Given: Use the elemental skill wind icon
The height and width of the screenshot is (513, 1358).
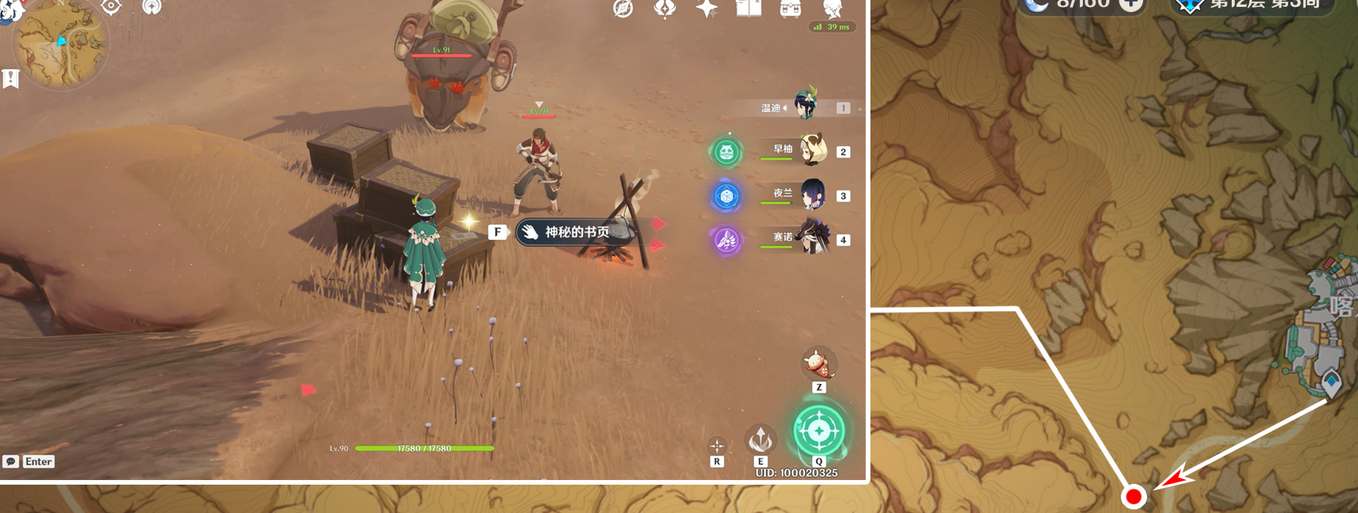Looking at the screenshot, I should [761, 439].
